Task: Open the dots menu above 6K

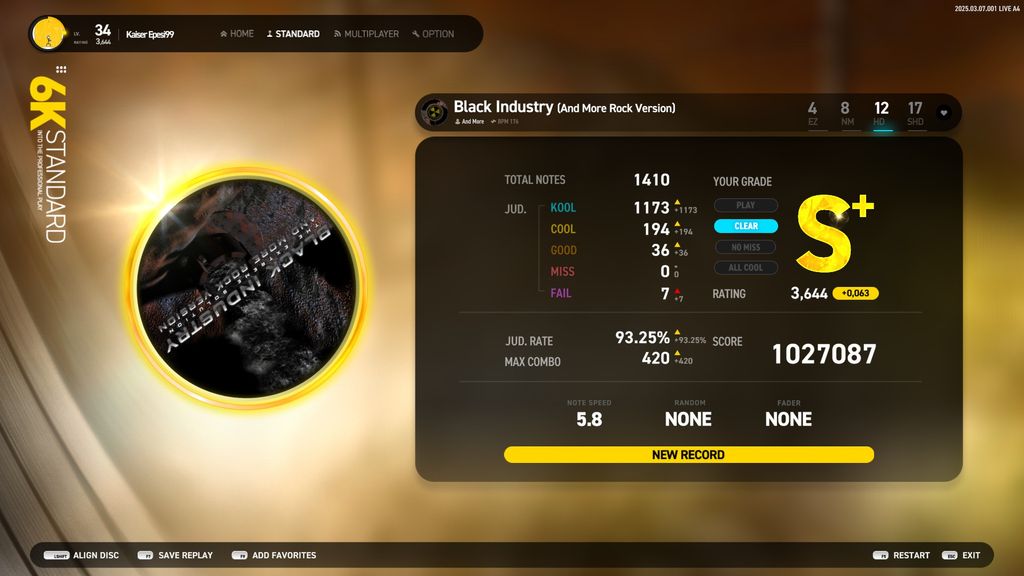Action: [x=61, y=70]
